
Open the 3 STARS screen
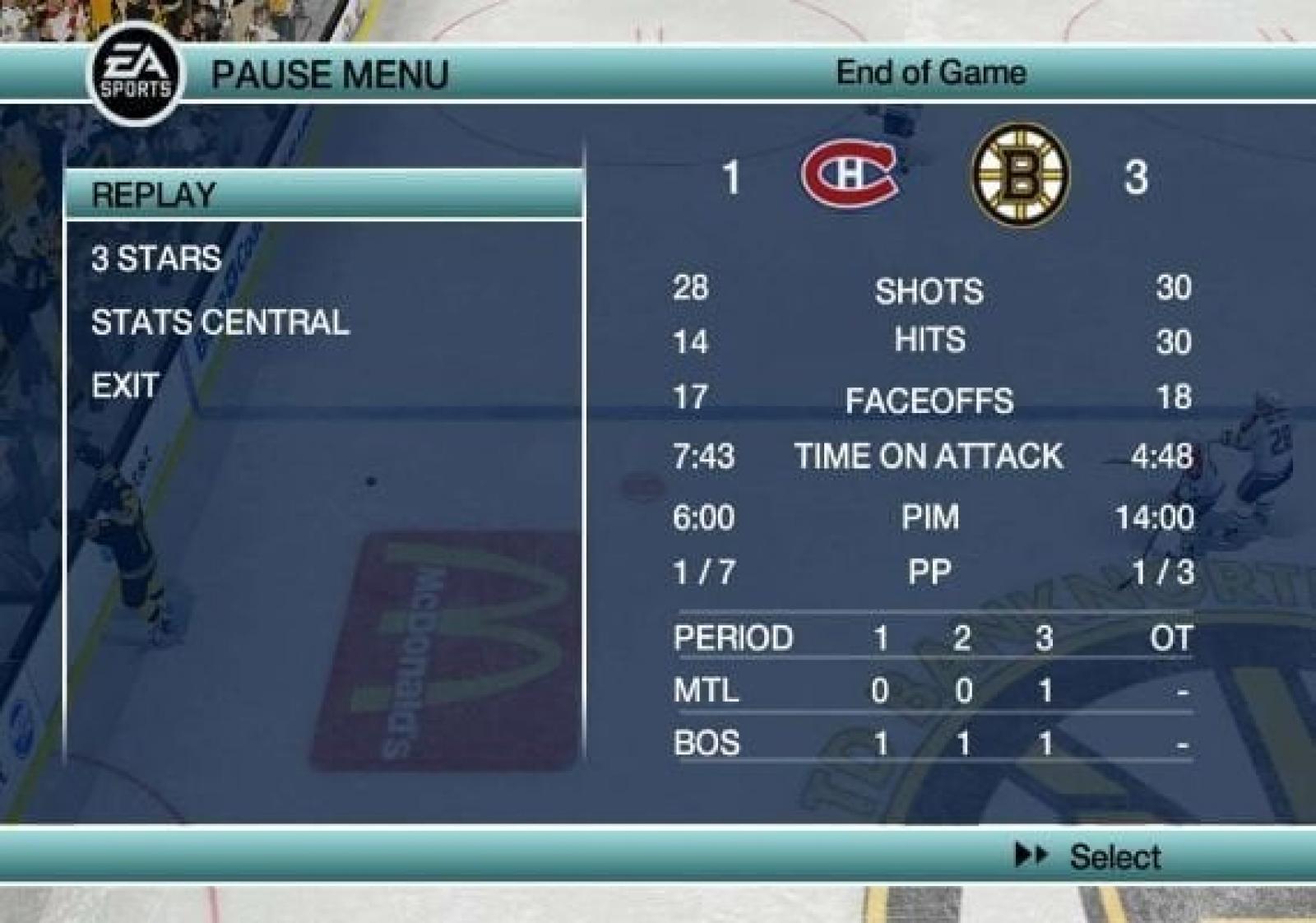[156, 258]
